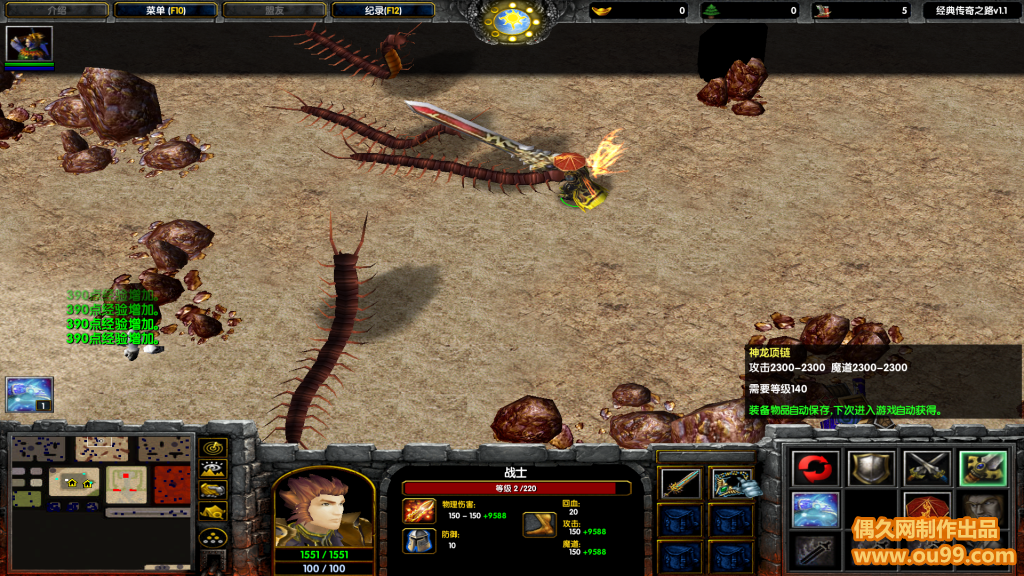Toggle the minimap terrain display button
Image resolution: width=1024 pixels, height=576 pixels.
click(213, 468)
